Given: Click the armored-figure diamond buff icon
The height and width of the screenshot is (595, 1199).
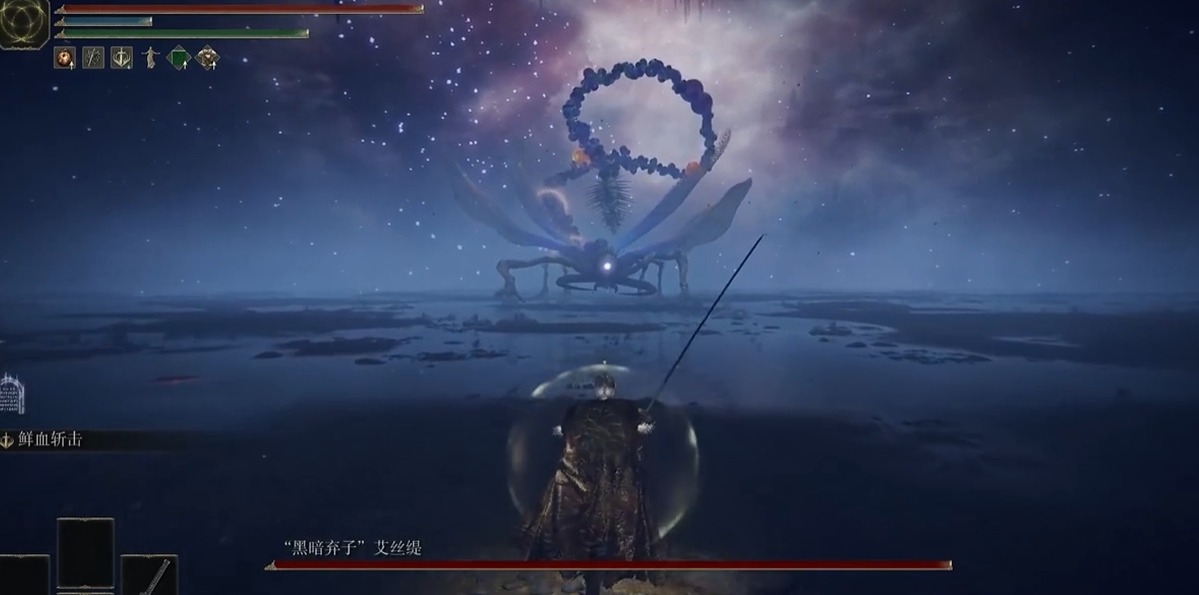Looking at the screenshot, I should 208,58.
